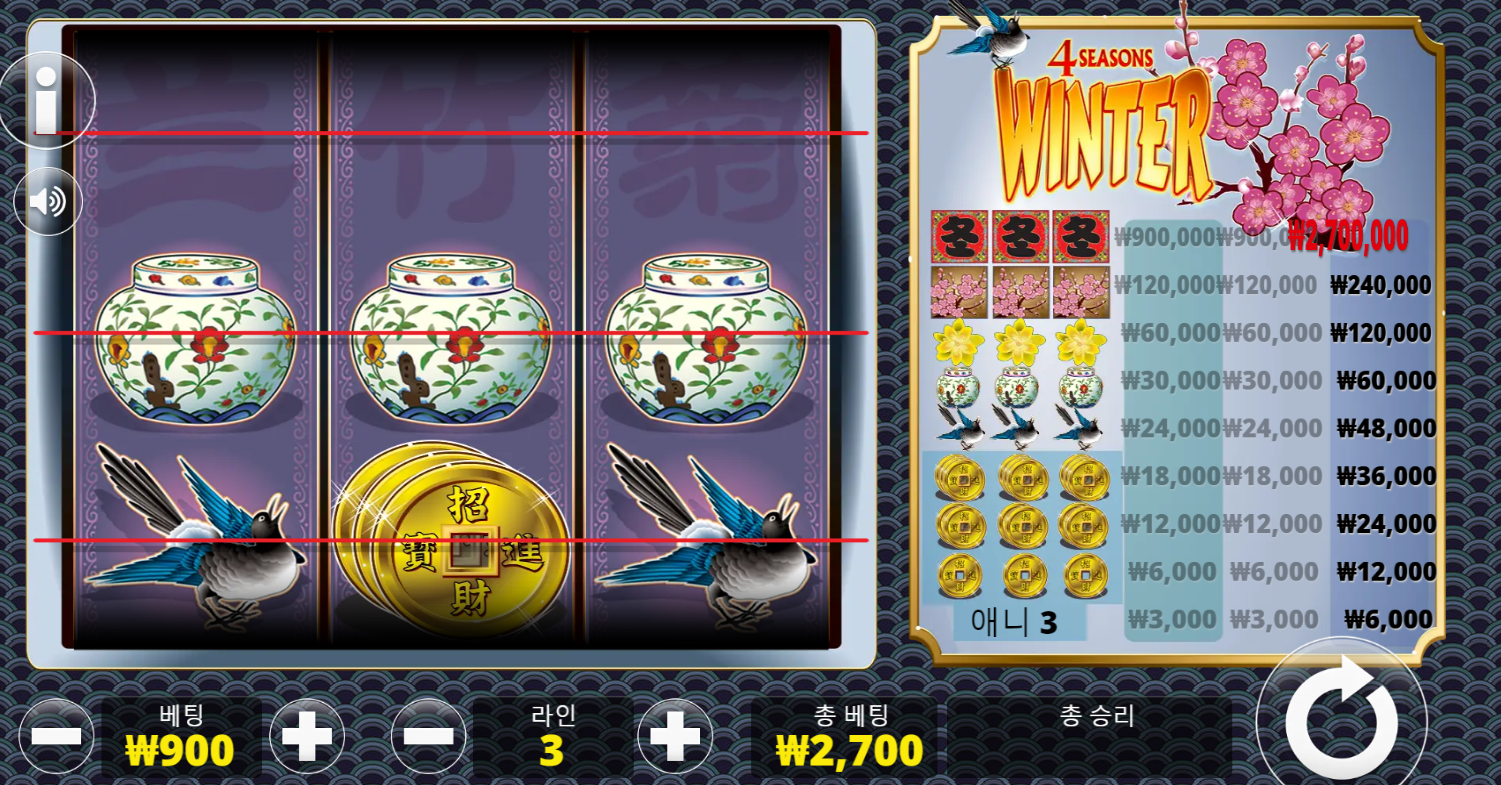Toggle the sound speaker button
Image resolution: width=1501 pixels, height=785 pixels.
pyautogui.click(x=47, y=202)
